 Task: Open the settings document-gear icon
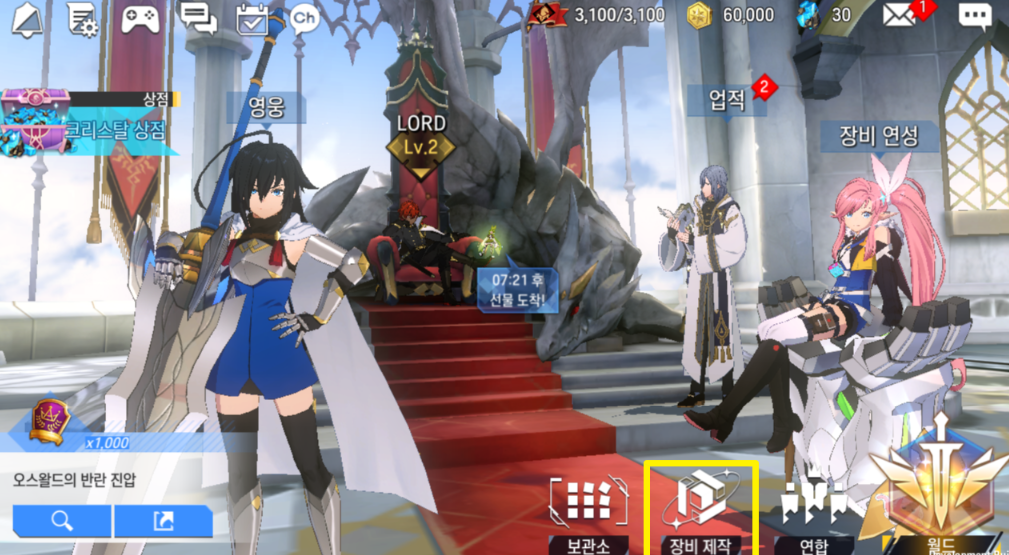point(82,18)
